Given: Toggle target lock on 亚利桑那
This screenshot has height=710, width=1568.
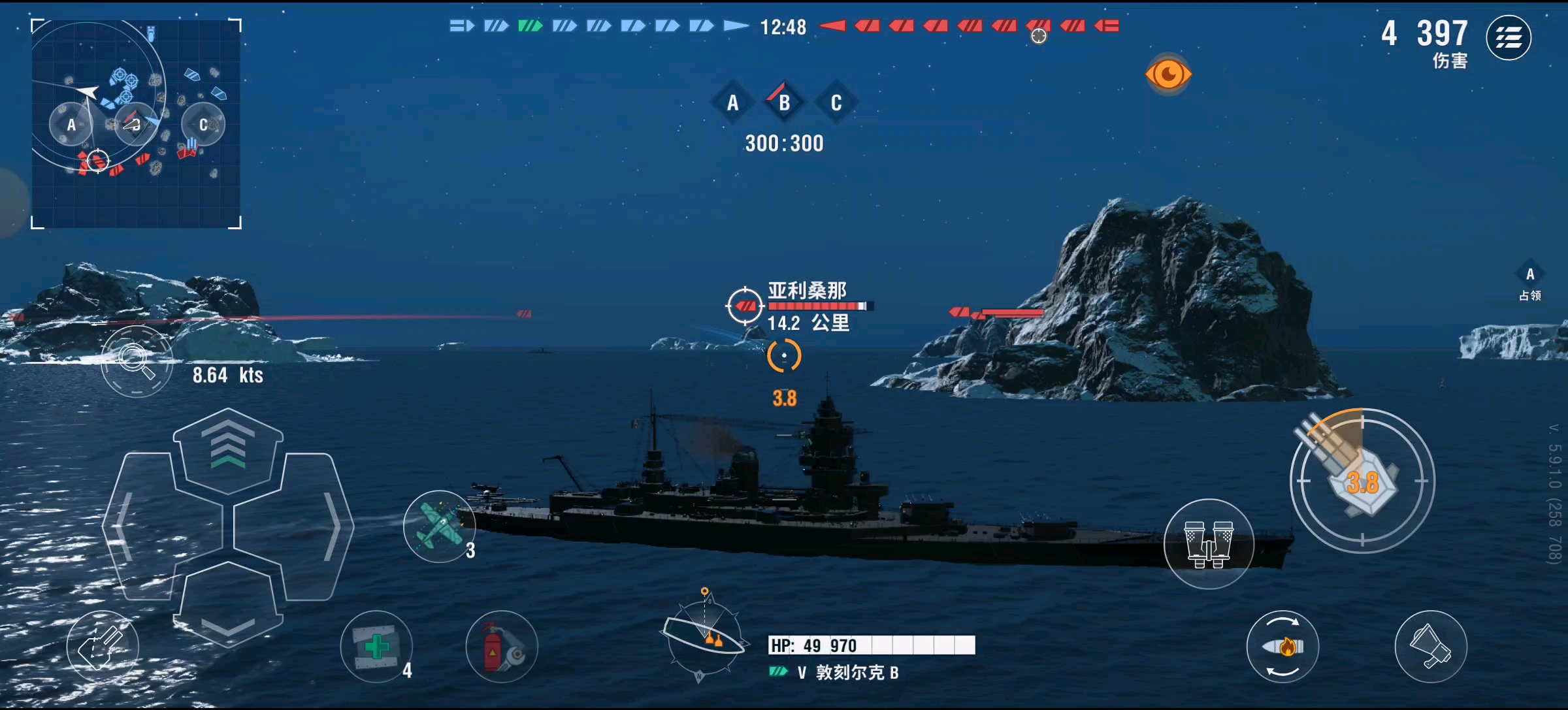Looking at the screenshot, I should click(744, 304).
